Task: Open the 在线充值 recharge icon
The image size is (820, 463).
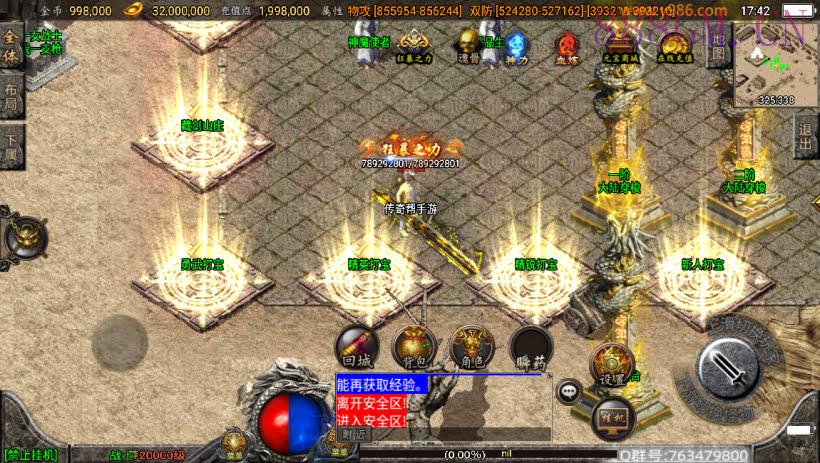Action: [x=675, y=45]
